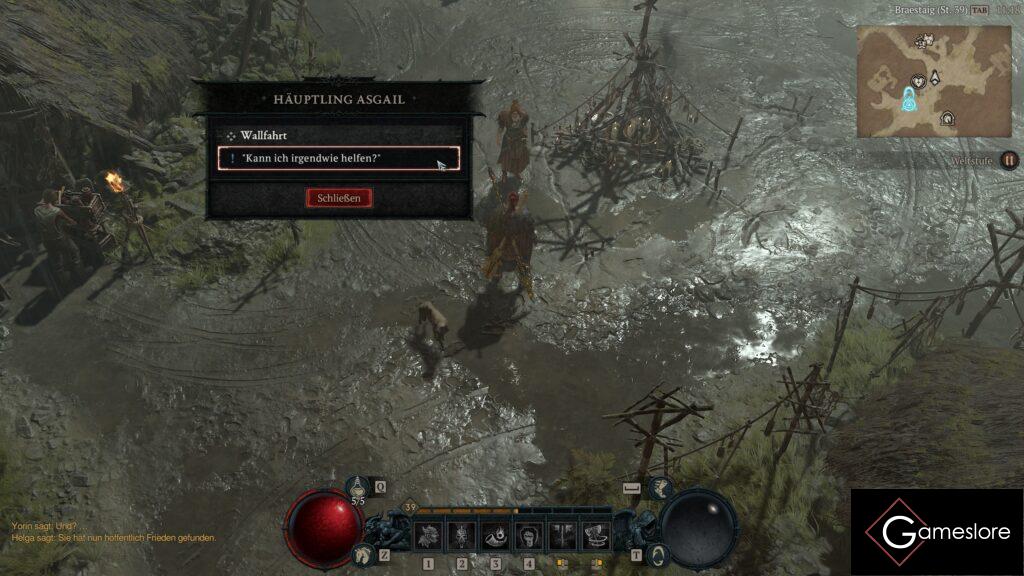The width and height of the screenshot is (1024, 576).
Task: Open the minimap of Braestaig
Action: coord(933,80)
